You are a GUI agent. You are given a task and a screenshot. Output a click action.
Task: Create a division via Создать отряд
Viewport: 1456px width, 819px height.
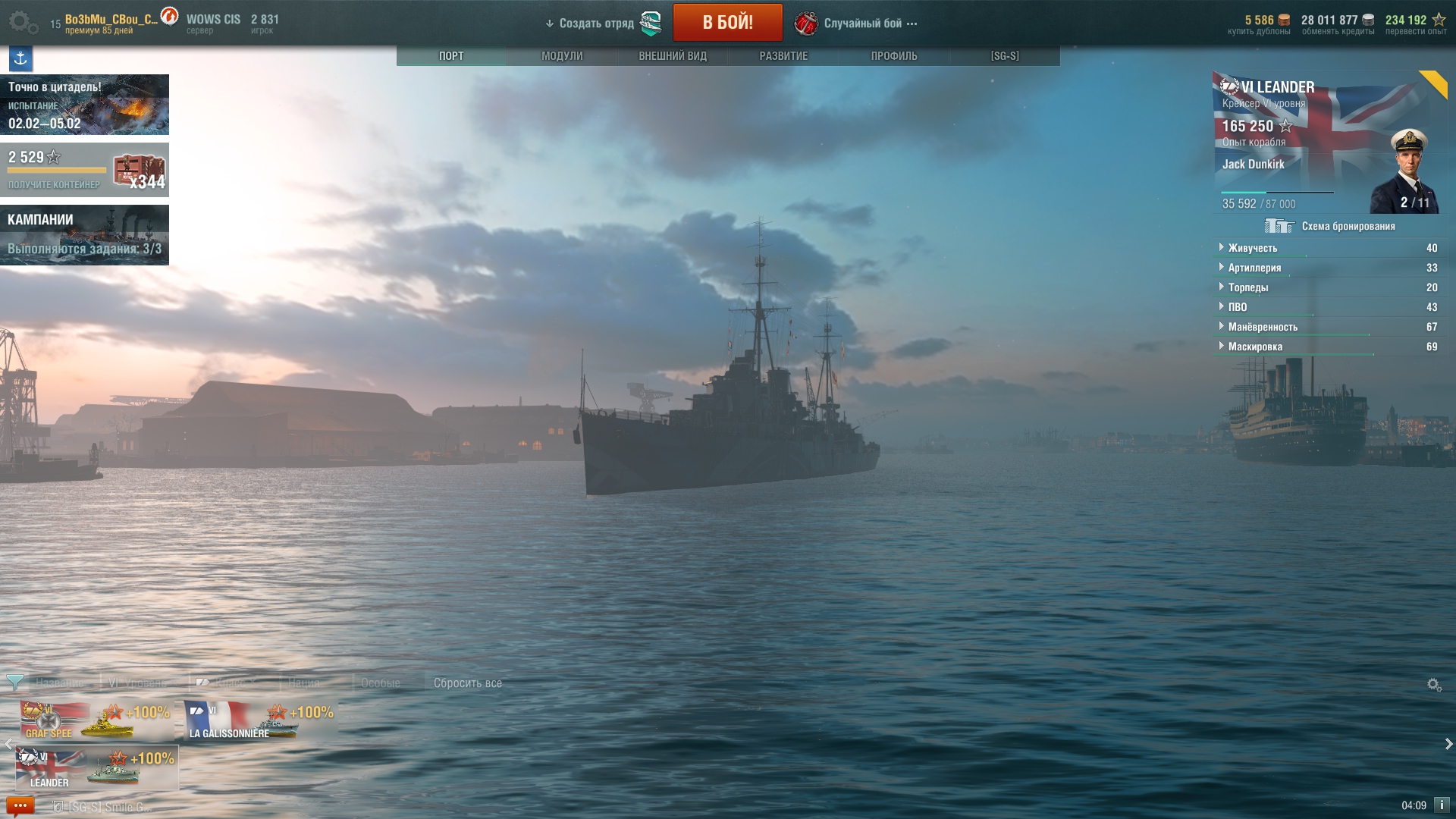597,24
